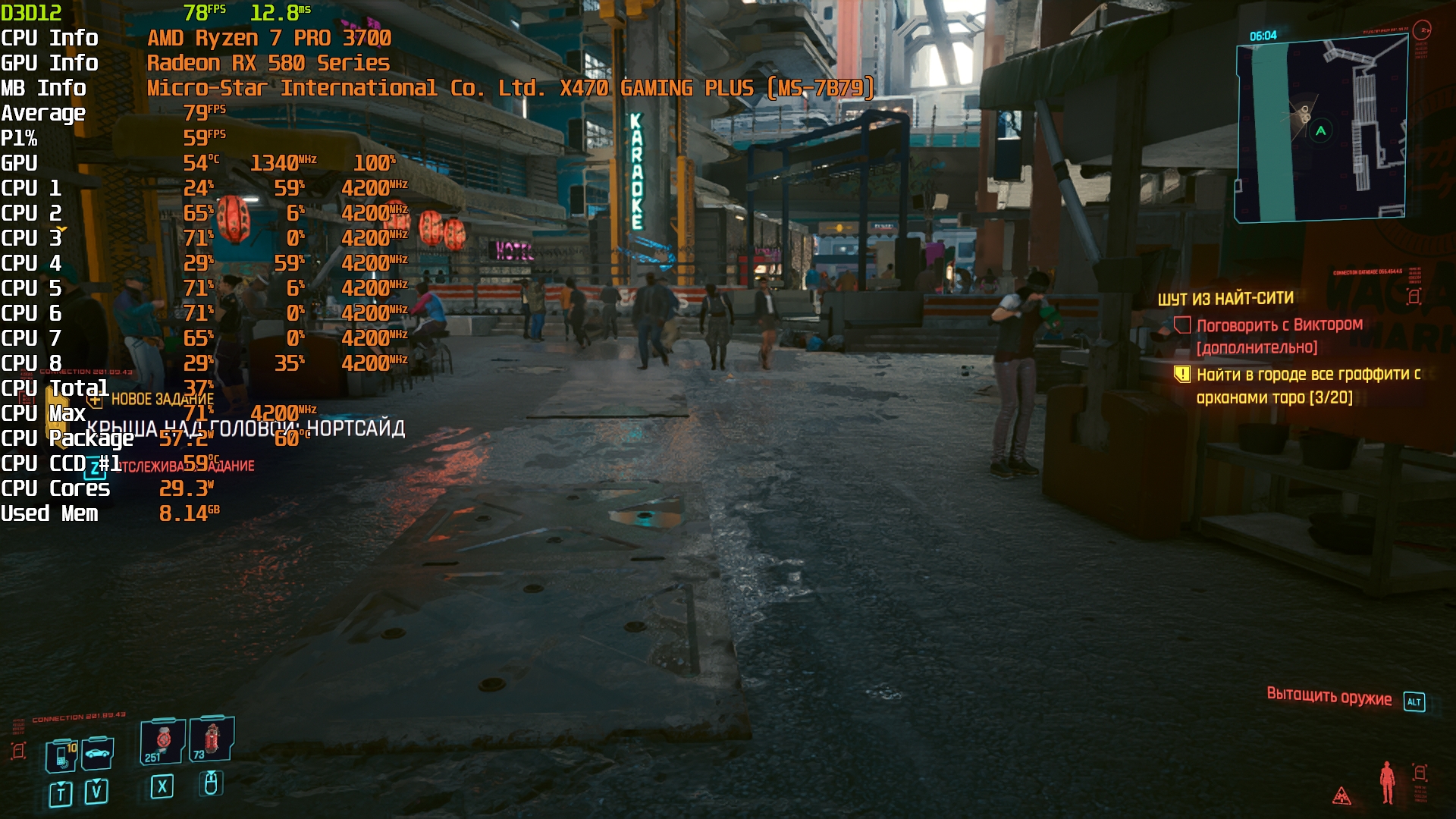This screenshot has height=819, width=1456.
Task: Click the red triangle warning status icon
Action: tap(1341, 795)
